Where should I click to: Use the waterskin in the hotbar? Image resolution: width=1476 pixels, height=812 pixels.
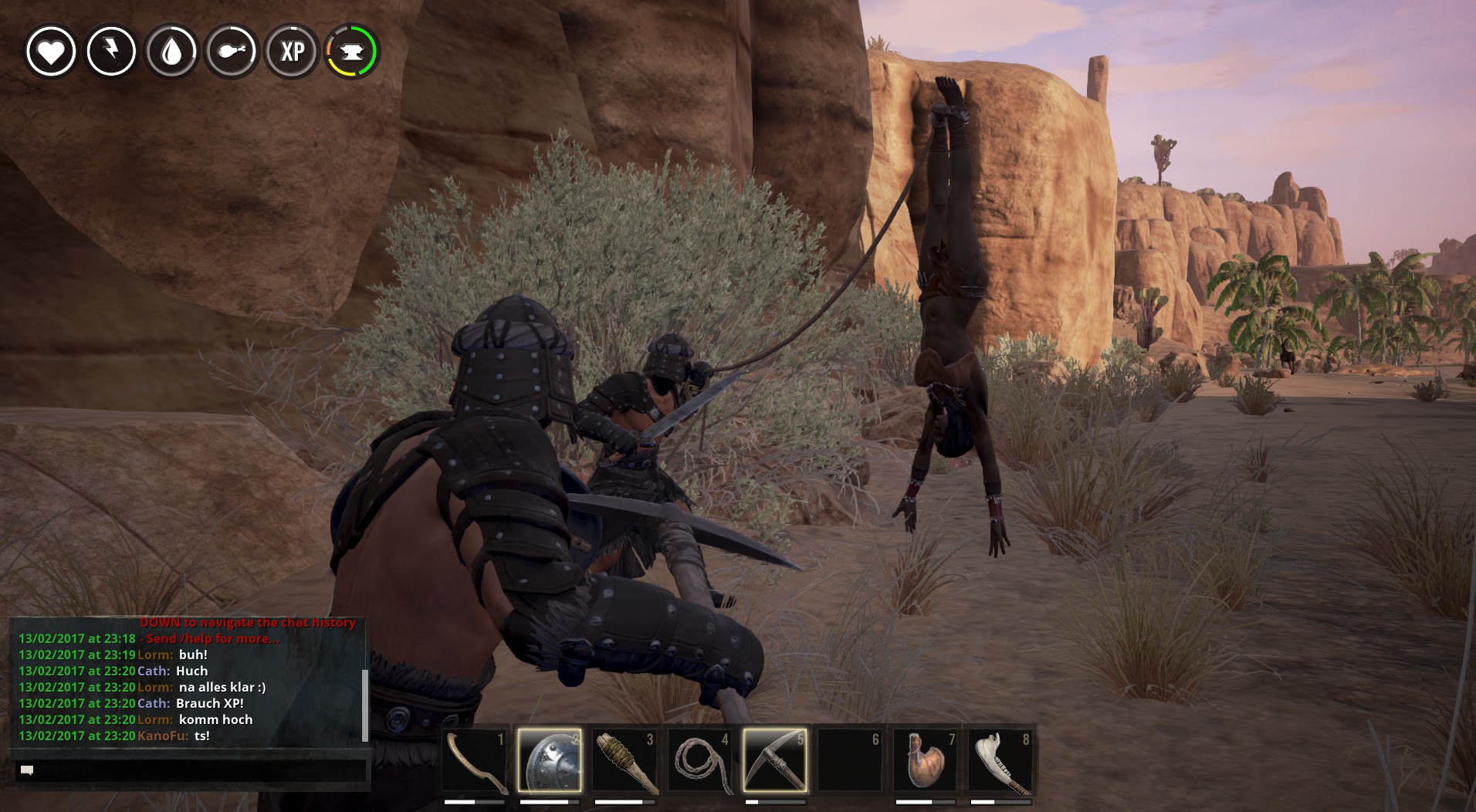pos(925,761)
